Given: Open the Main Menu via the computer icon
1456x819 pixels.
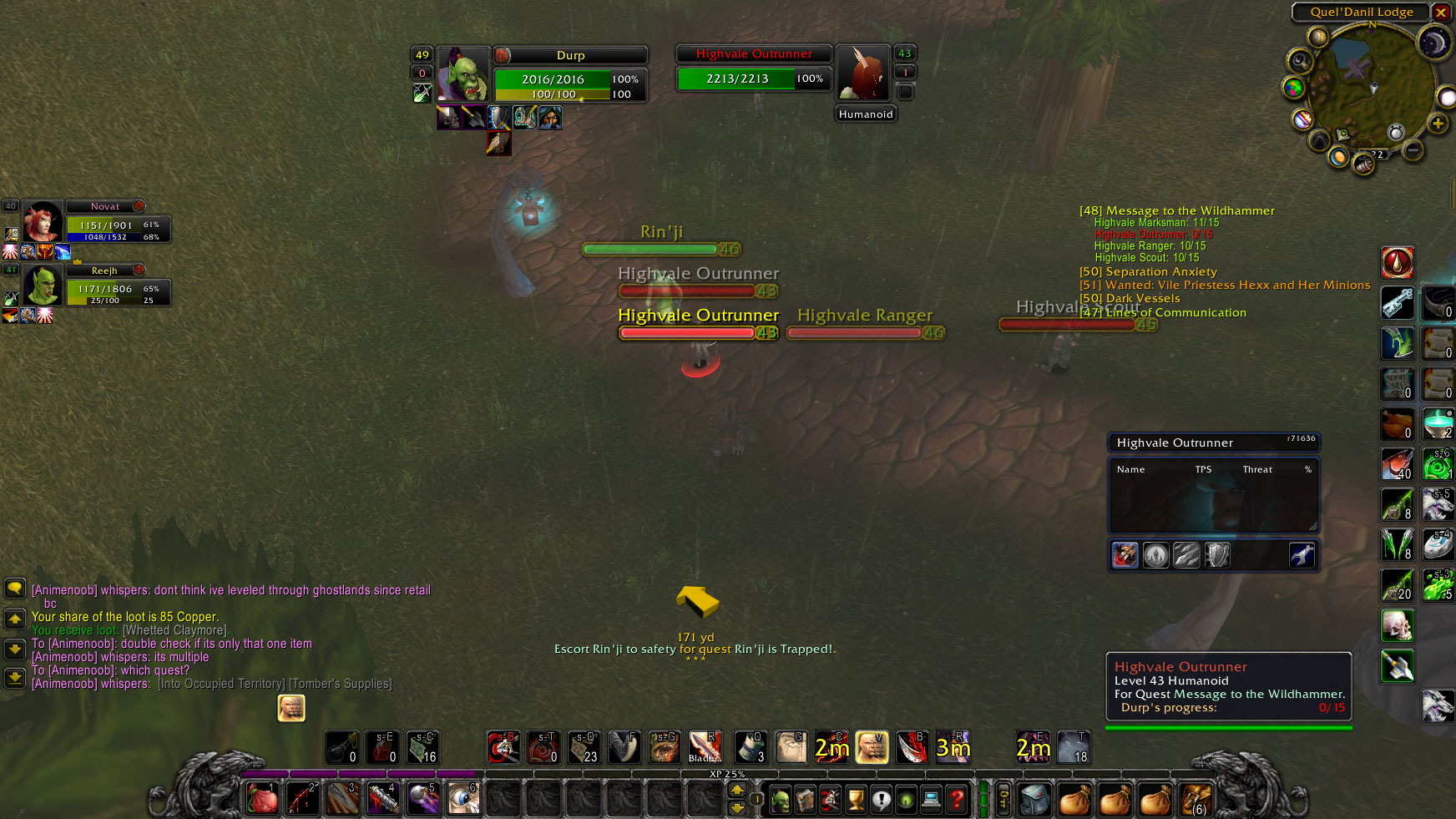Looking at the screenshot, I should [x=933, y=797].
